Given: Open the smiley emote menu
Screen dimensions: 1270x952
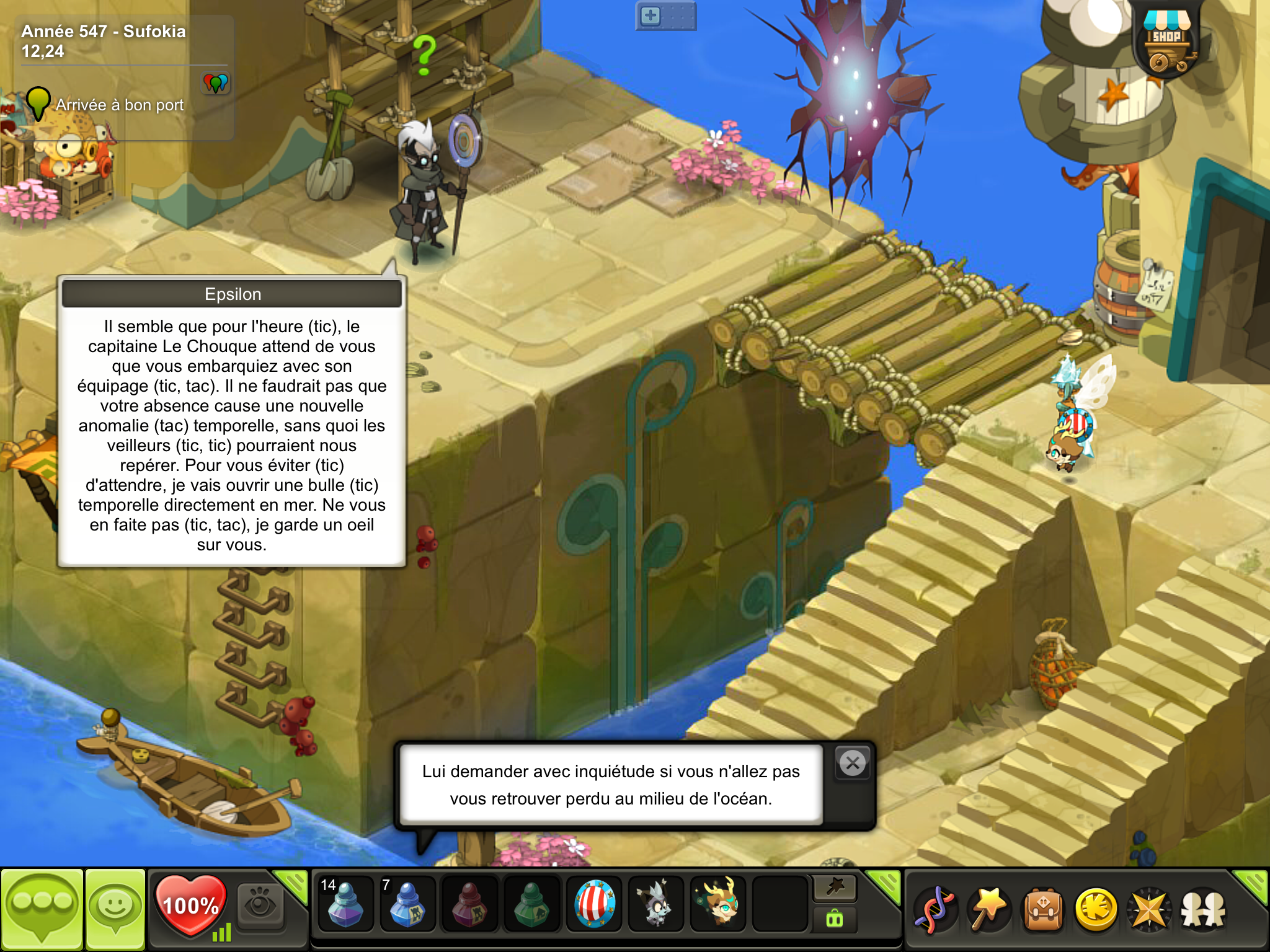Looking at the screenshot, I should tap(115, 909).
